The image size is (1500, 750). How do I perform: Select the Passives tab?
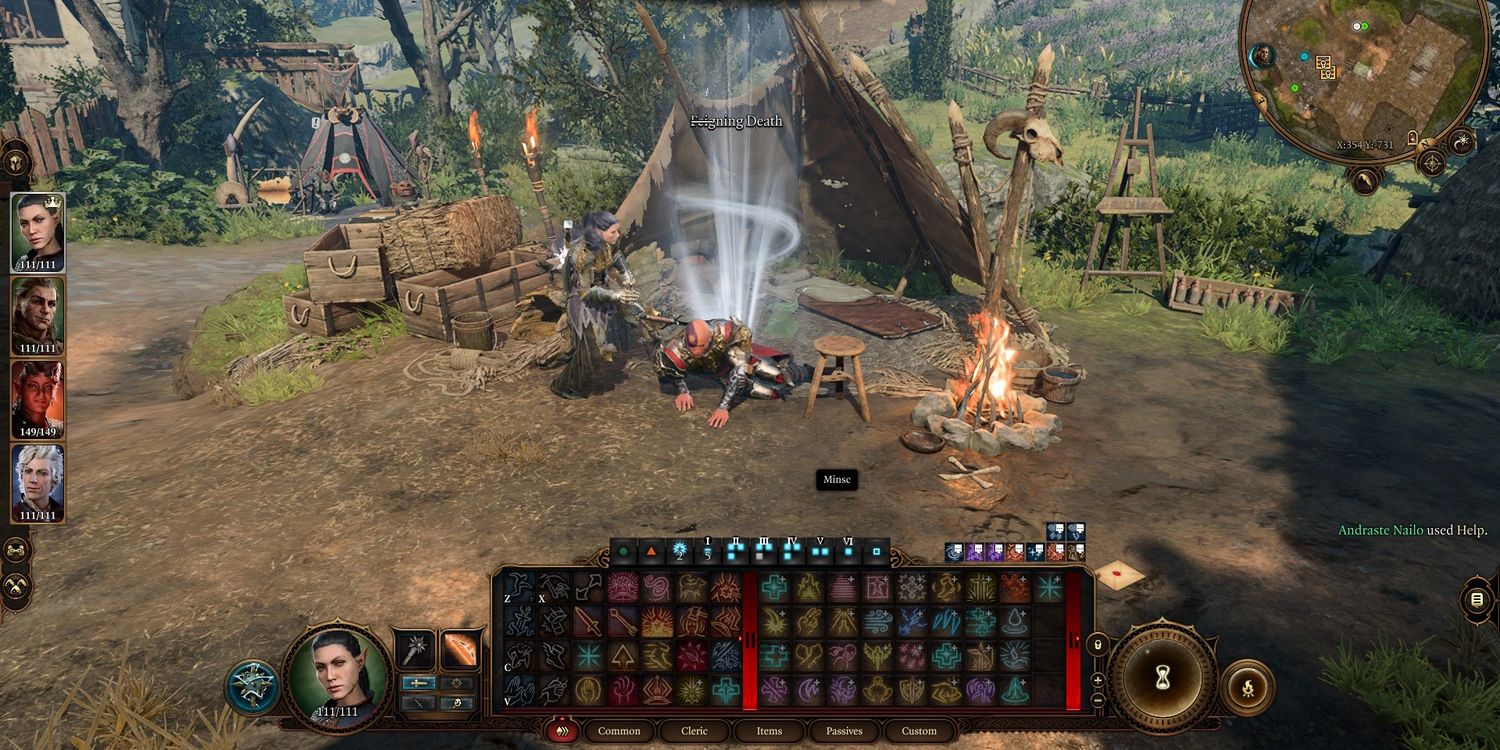844,731
